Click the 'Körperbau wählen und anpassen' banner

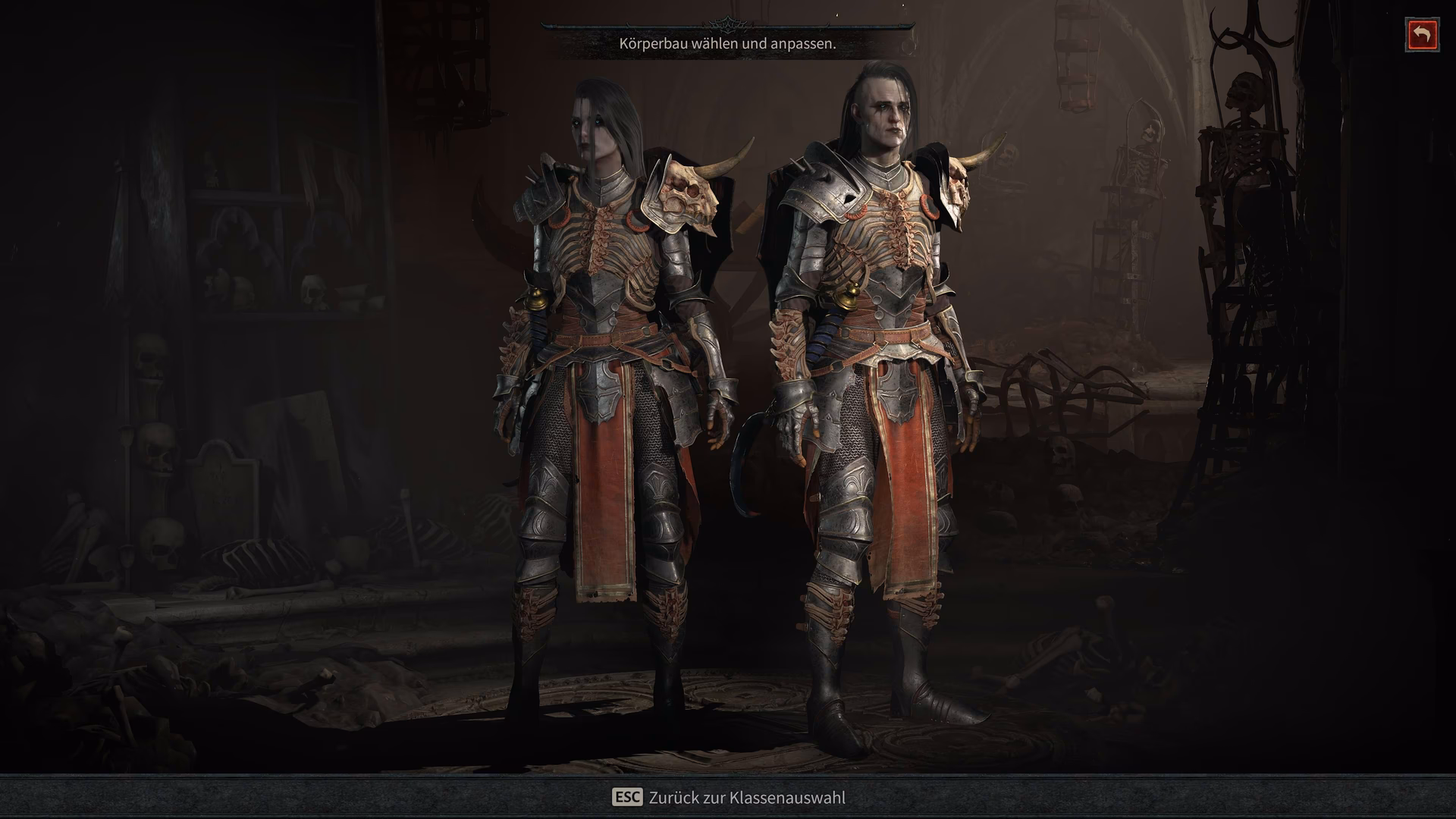726,44
